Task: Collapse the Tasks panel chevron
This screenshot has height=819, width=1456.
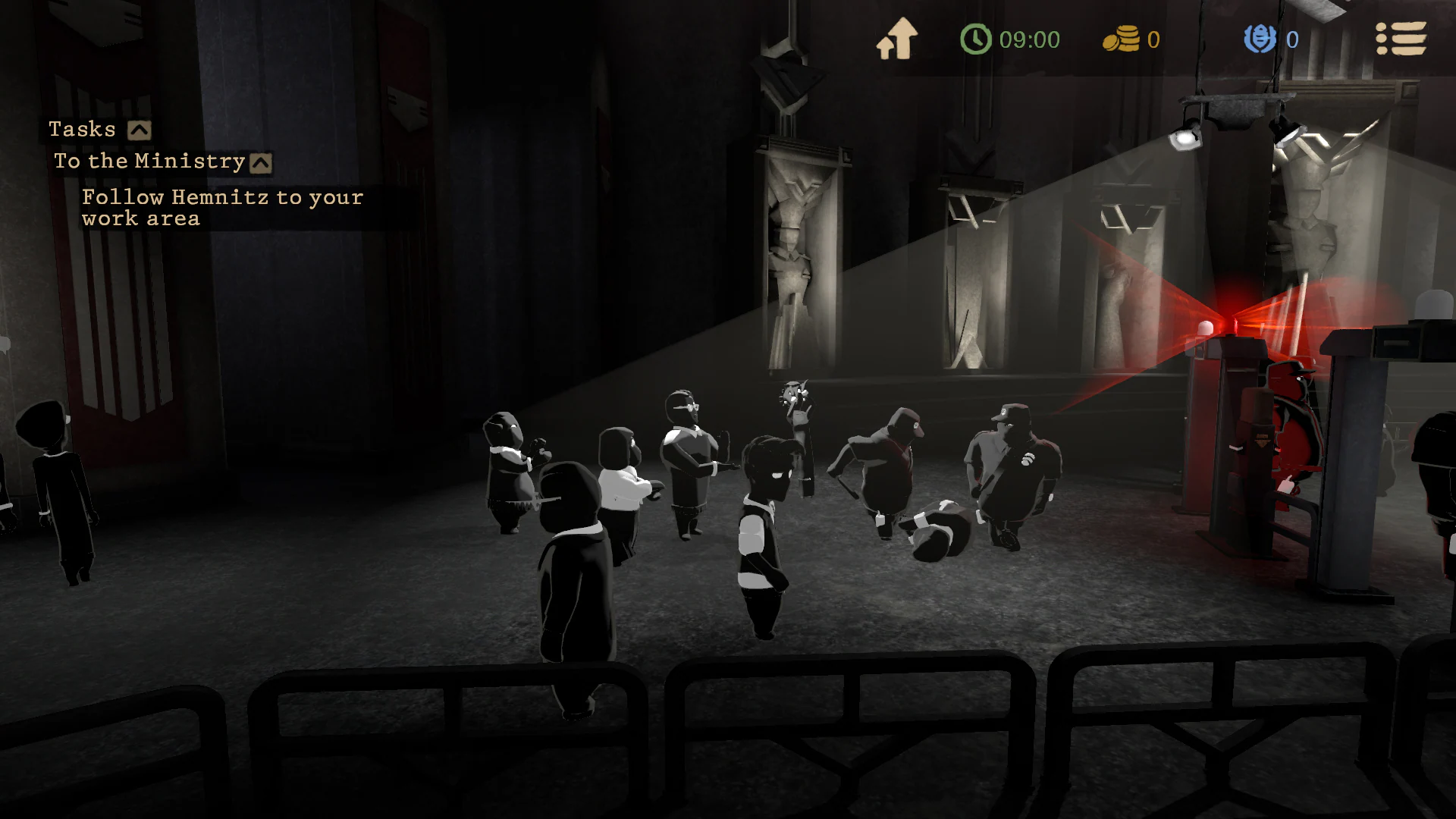Action: (137, 128)
